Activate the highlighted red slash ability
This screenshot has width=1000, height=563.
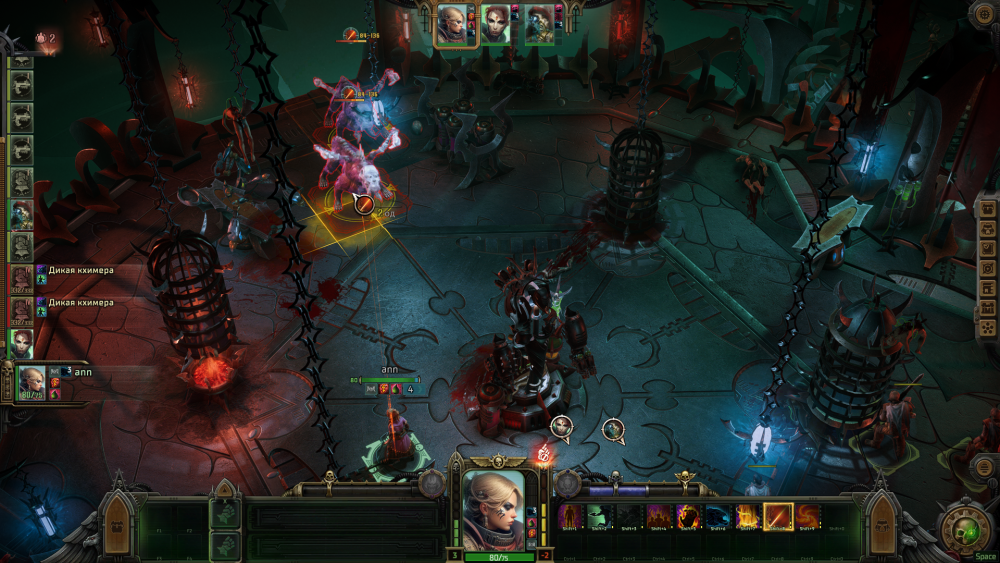778,517
